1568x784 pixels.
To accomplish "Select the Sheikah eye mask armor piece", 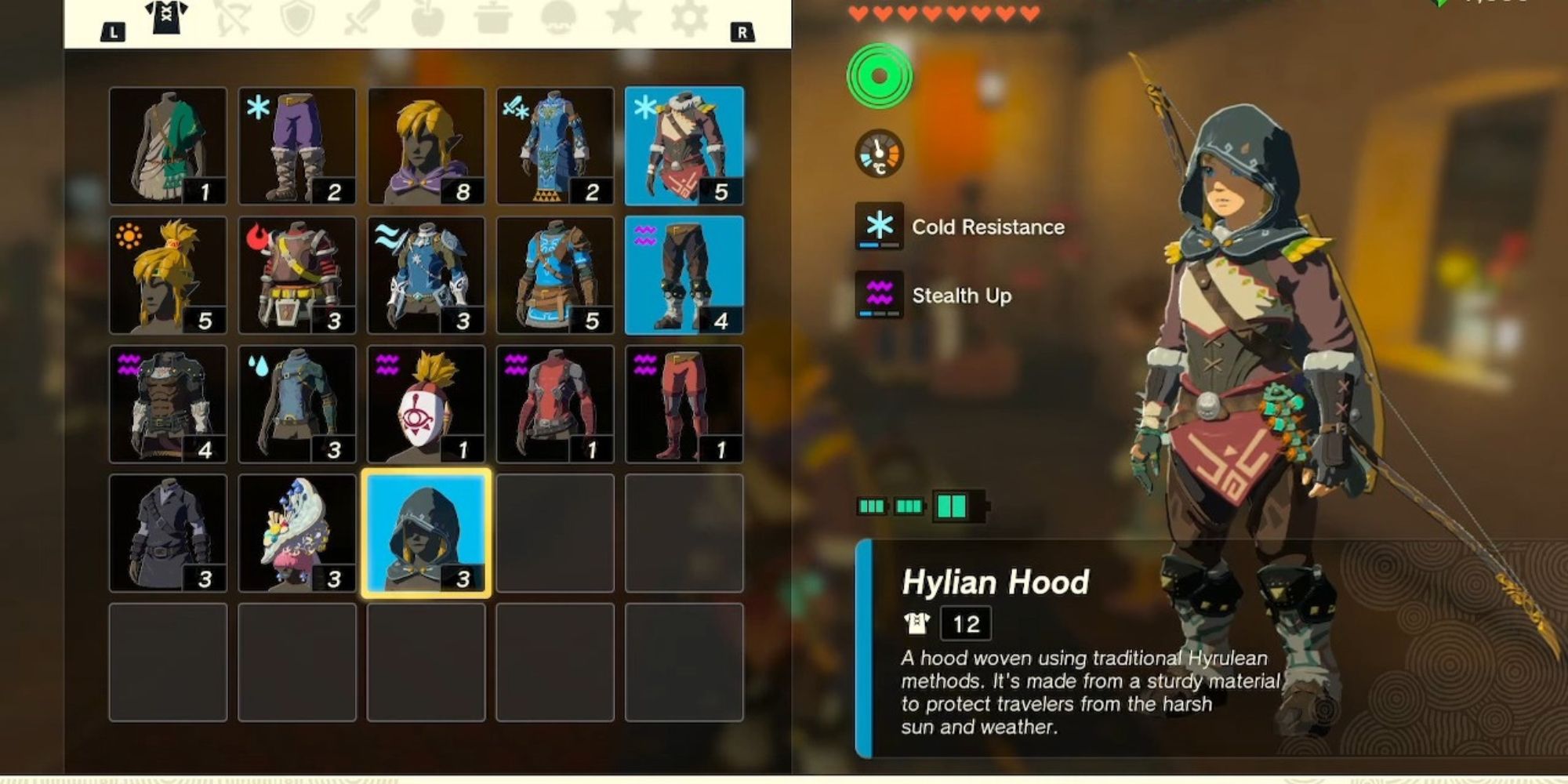I will pos(428,404).
